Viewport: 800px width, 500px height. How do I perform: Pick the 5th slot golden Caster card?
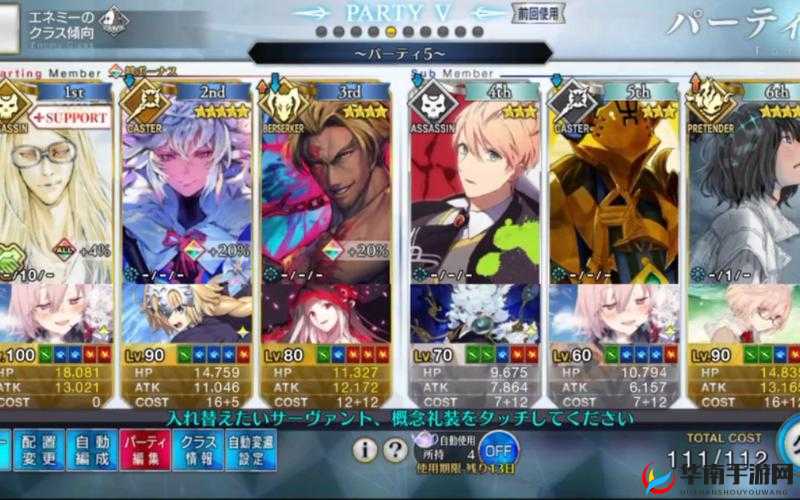pyautogui.click(x=611, y=190)
